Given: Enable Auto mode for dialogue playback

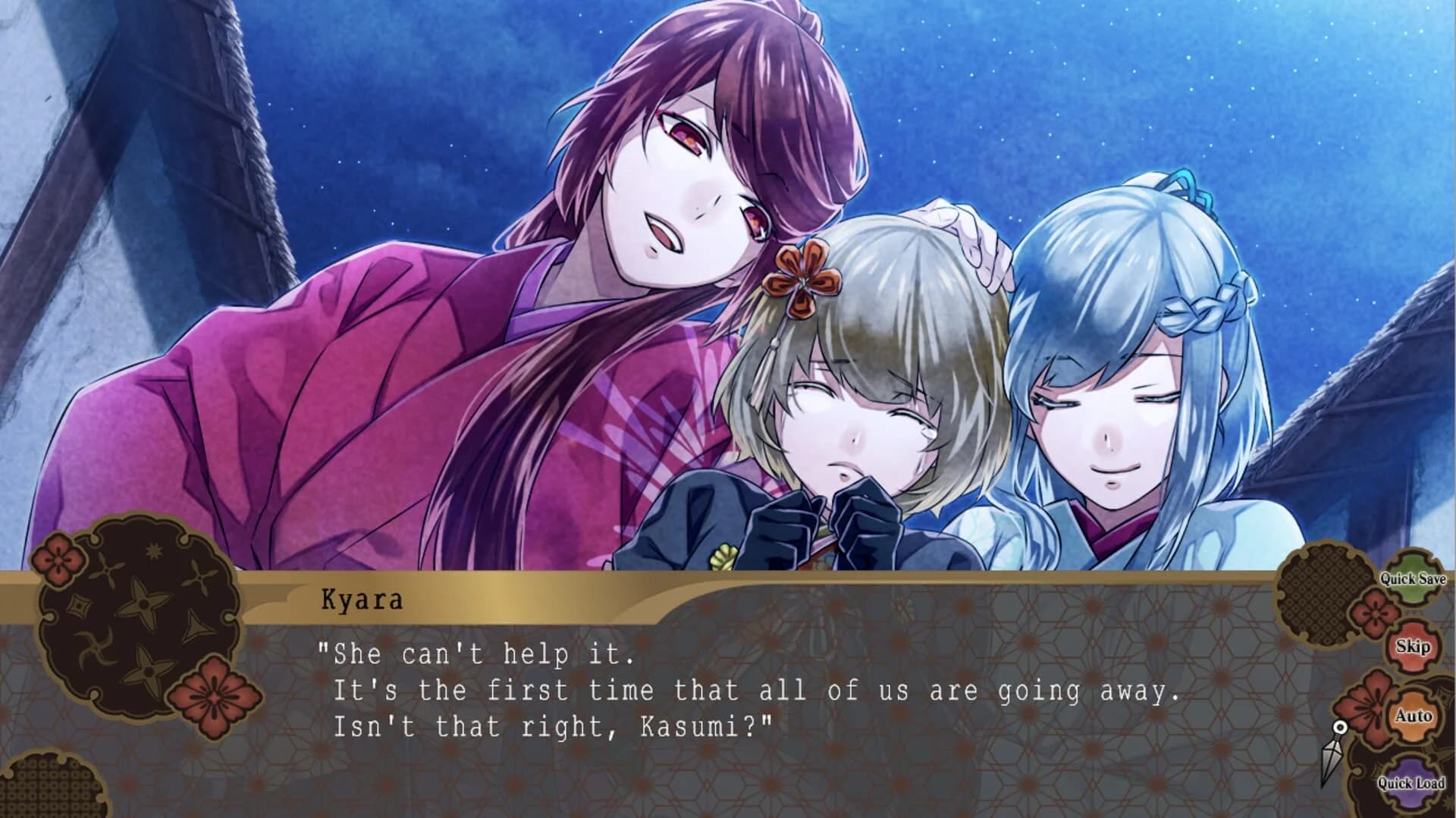Looking at the screenshot, I should (1414, 714).
